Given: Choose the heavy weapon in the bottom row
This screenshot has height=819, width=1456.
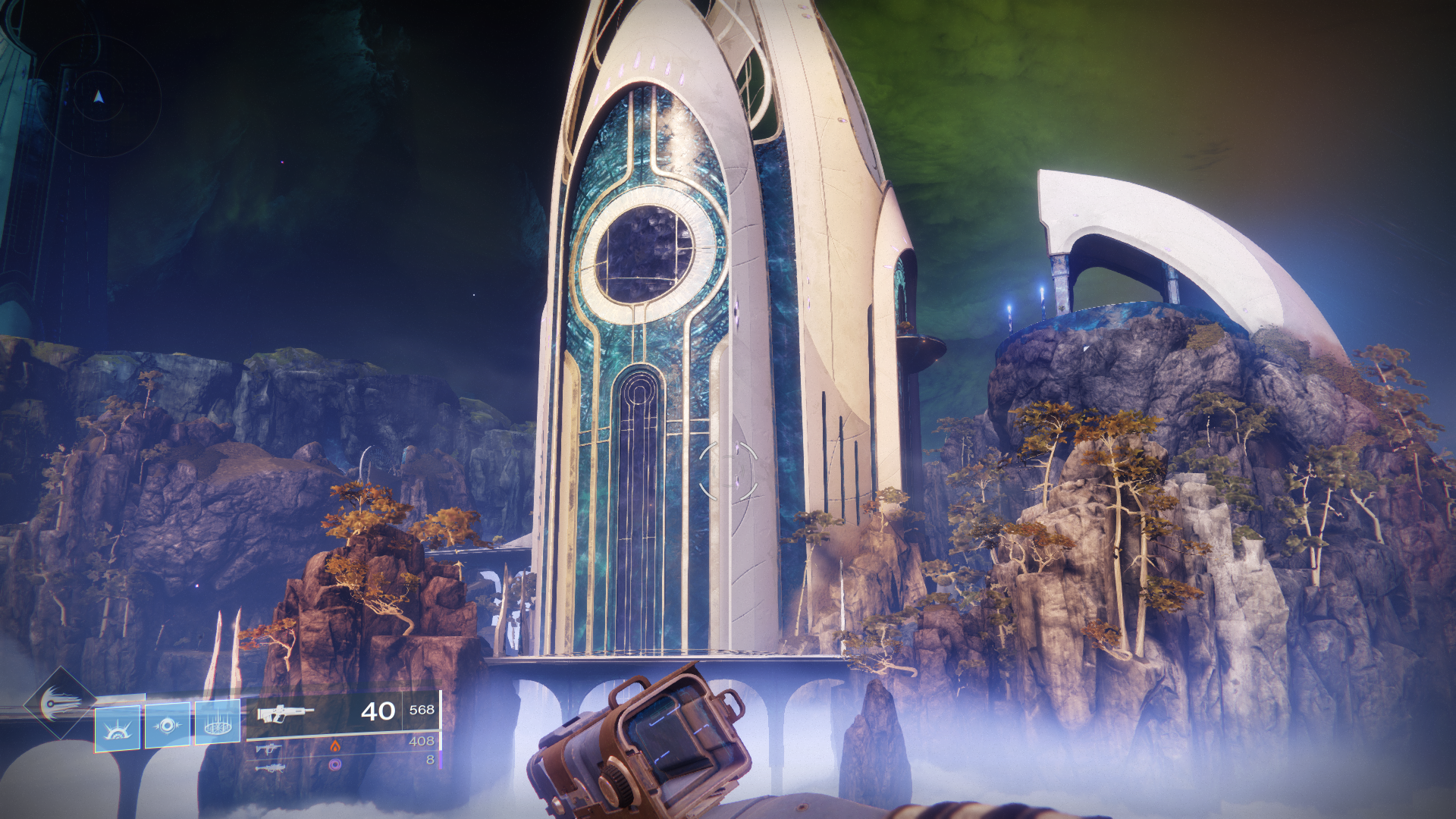Looking at the screenshot, I should 269,768.
